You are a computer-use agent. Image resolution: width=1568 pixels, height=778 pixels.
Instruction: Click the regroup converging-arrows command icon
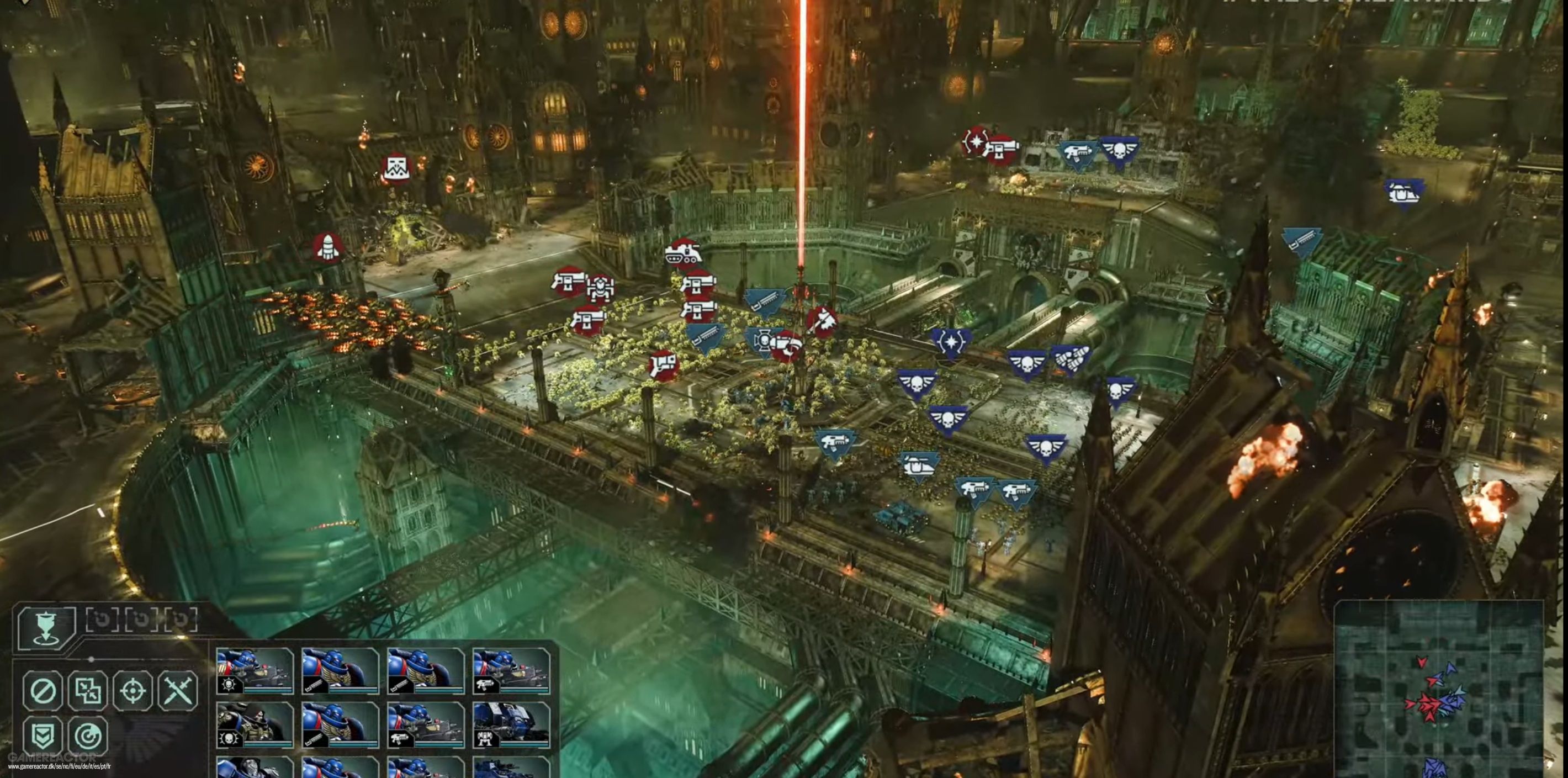click(89, 691)
